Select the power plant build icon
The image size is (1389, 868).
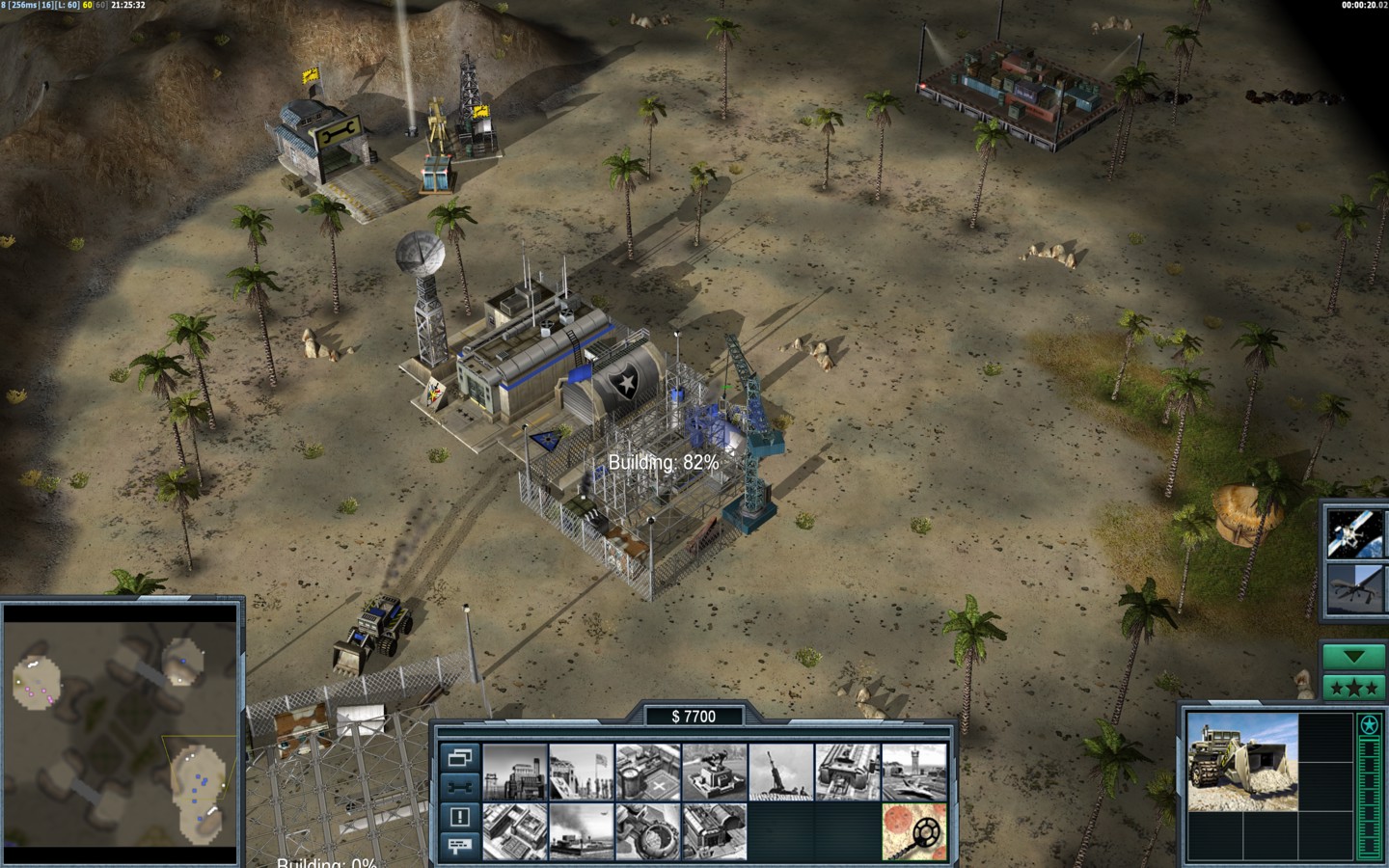coord(515,771)
